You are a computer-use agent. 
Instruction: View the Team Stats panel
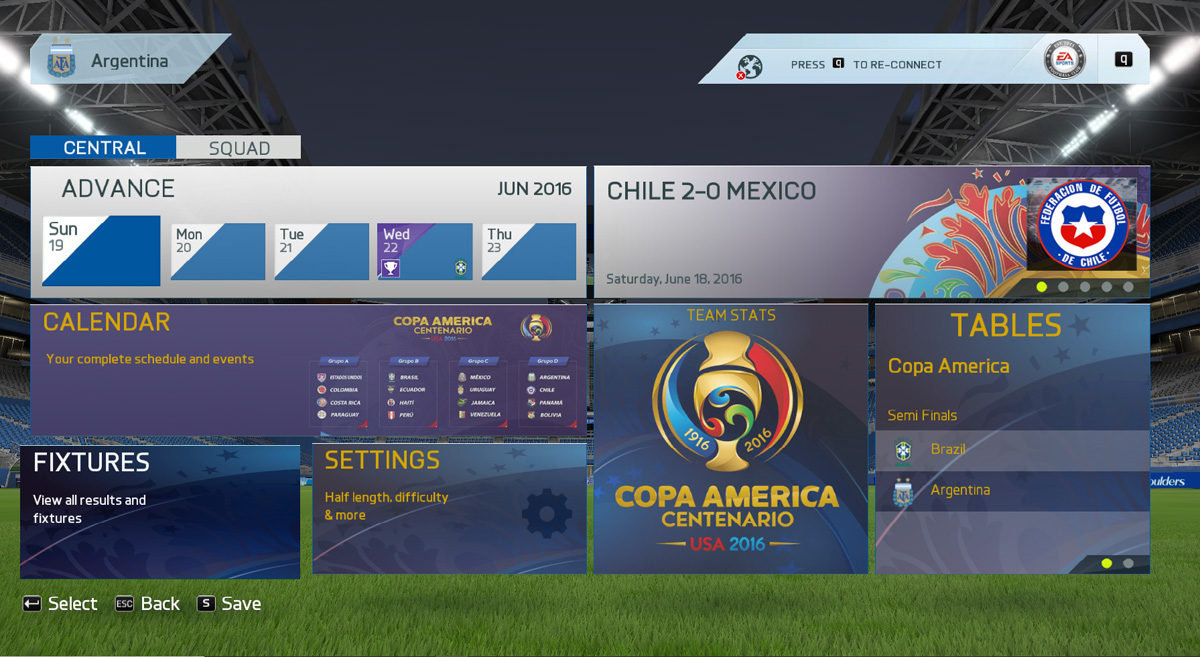[730, 440]
